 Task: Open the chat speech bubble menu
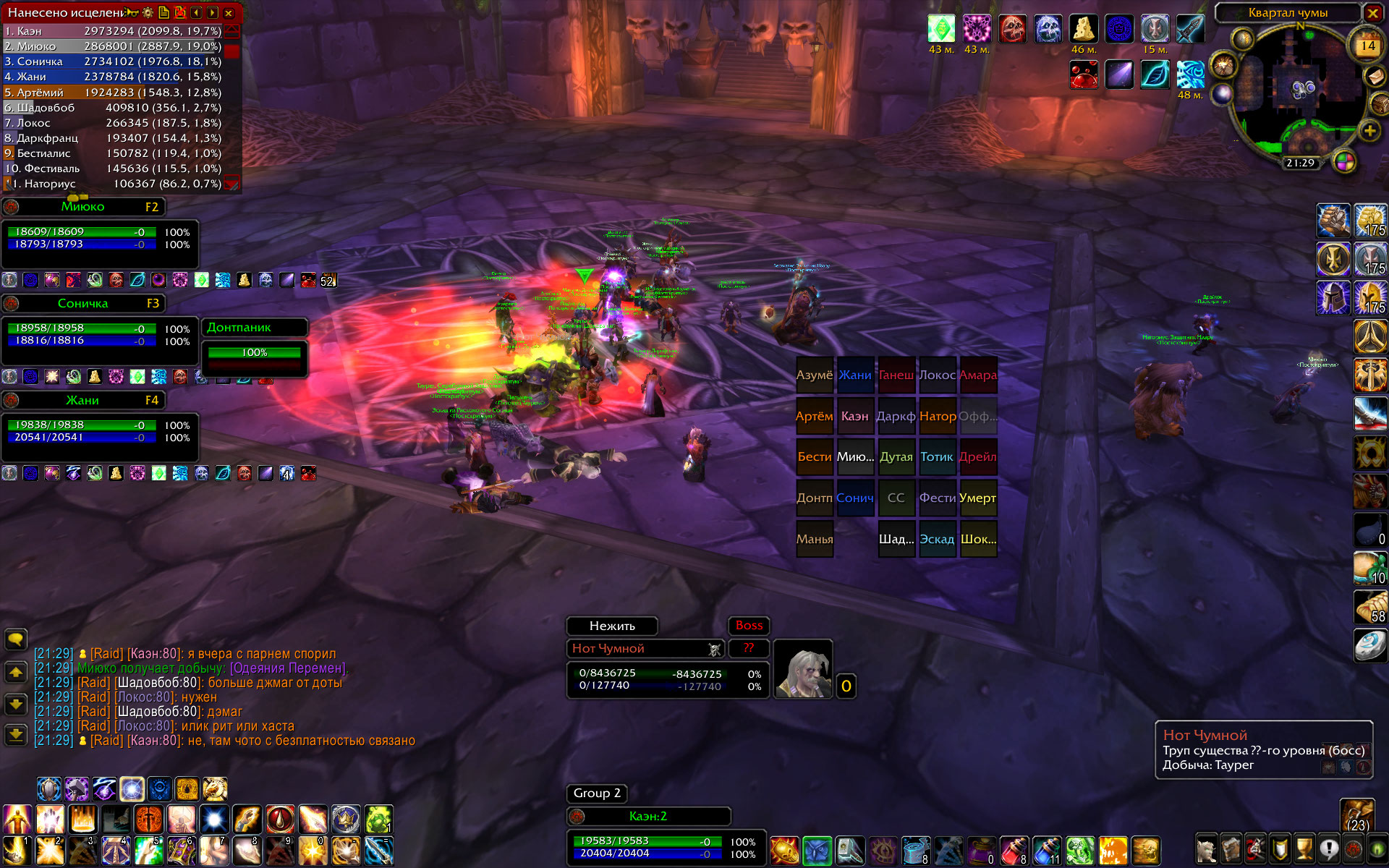click(16, 639)
